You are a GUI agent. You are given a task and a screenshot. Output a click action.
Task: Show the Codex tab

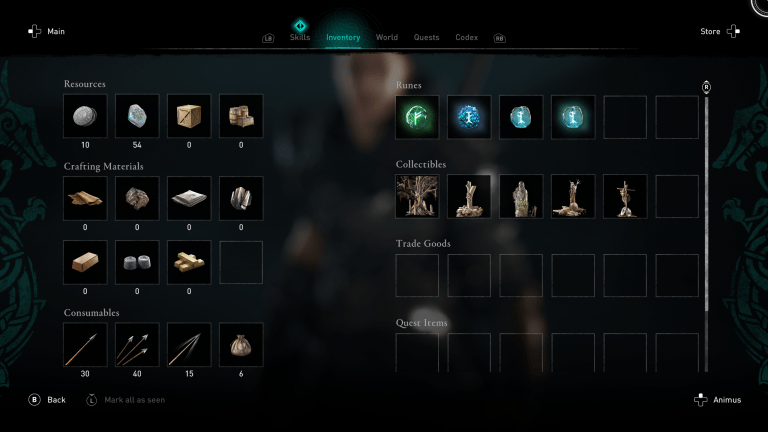tap(466, 37)
